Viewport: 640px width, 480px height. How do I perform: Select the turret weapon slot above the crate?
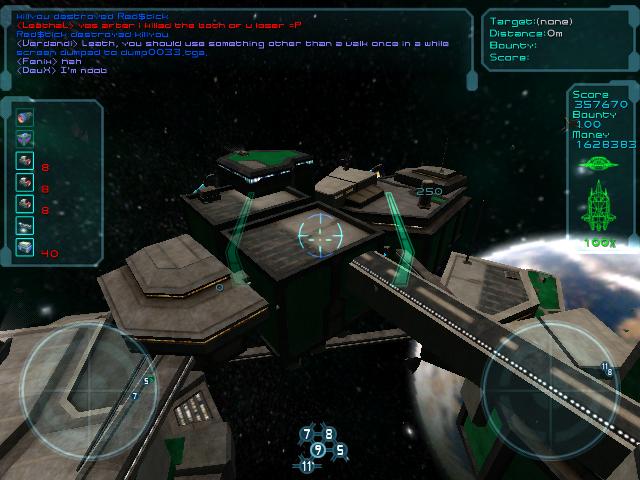[x=25, y=225]
